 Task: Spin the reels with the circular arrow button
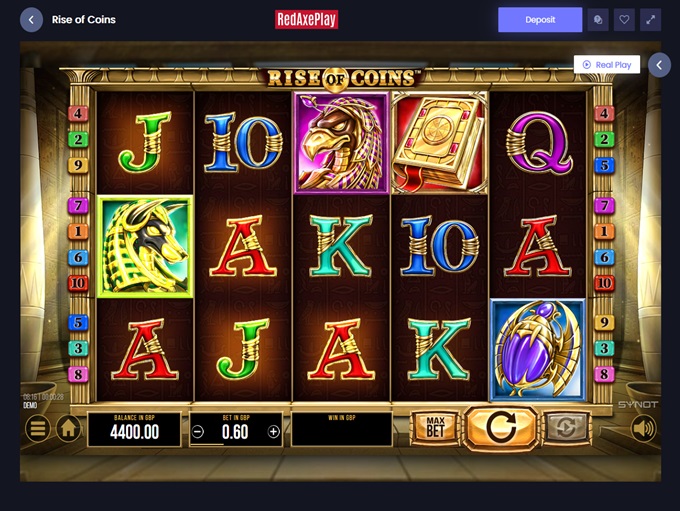point(500,428)
